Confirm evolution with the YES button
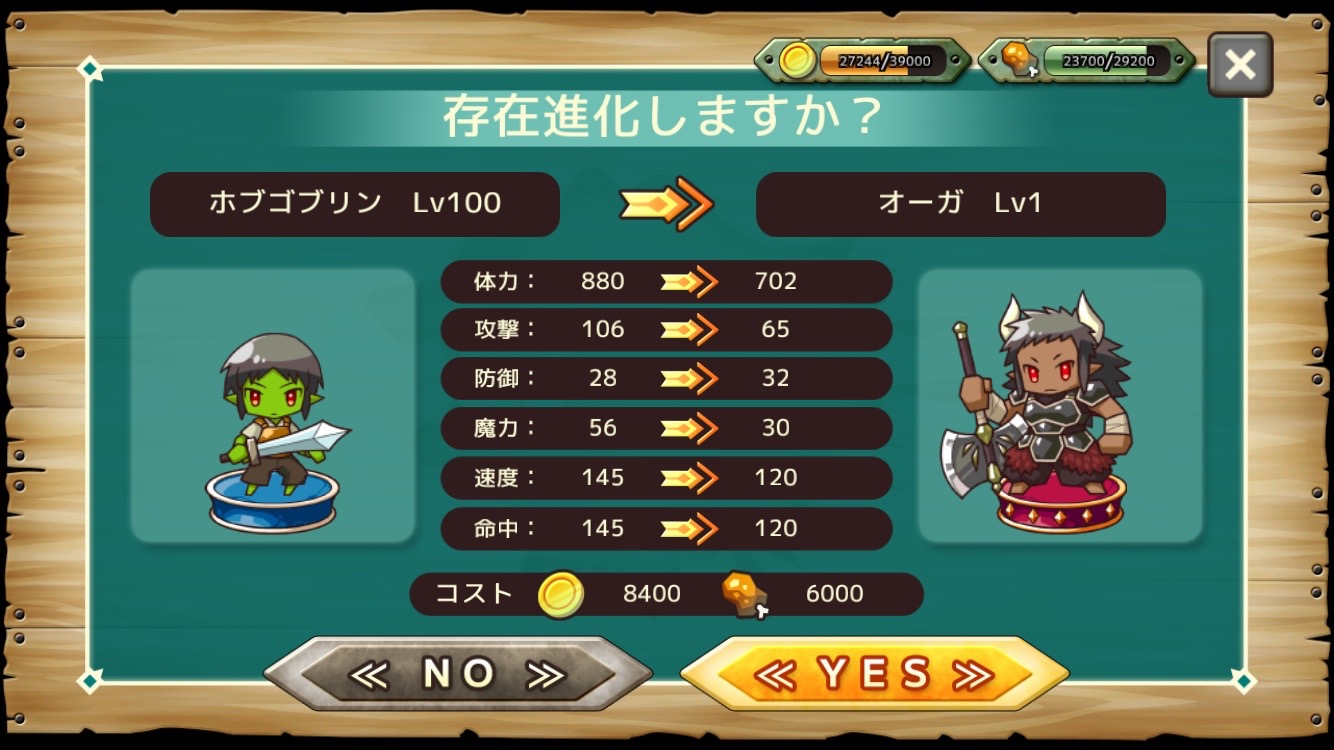Viewport: 1334px width, 750px height. click(874, 674)
